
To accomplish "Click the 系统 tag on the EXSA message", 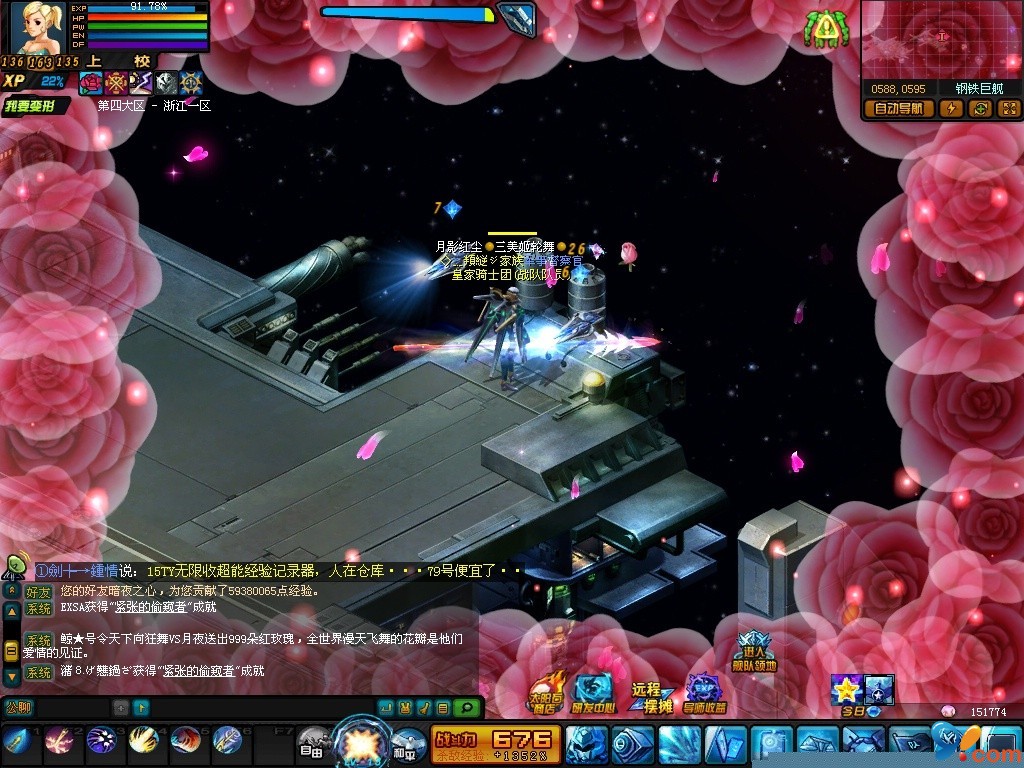I will pyautogui.click(x=39, y=608).
